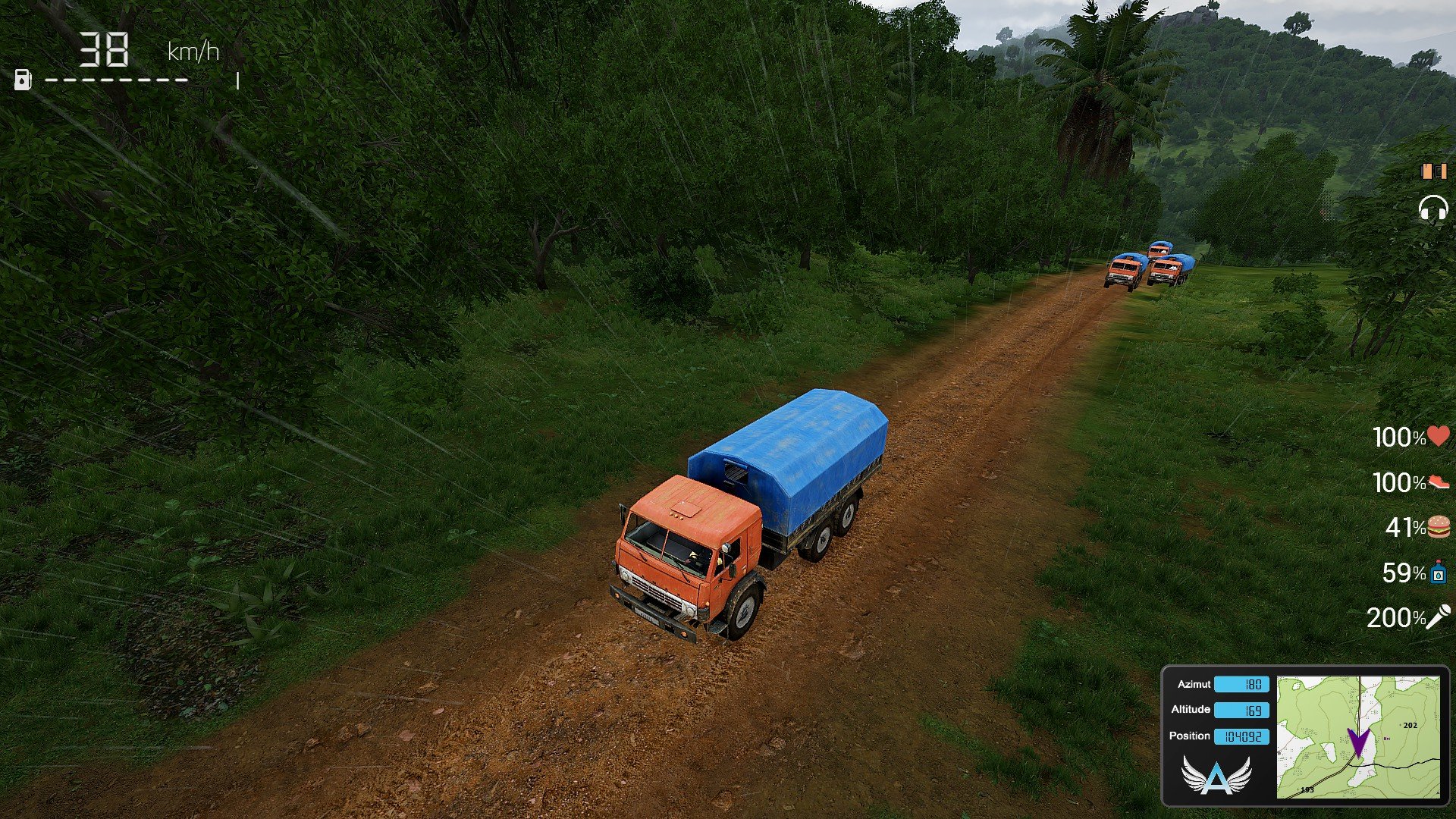Viewport: 1456px width, 819px height.
Task: Open the minimap in the GPS panel
Action: point(1357,737)
